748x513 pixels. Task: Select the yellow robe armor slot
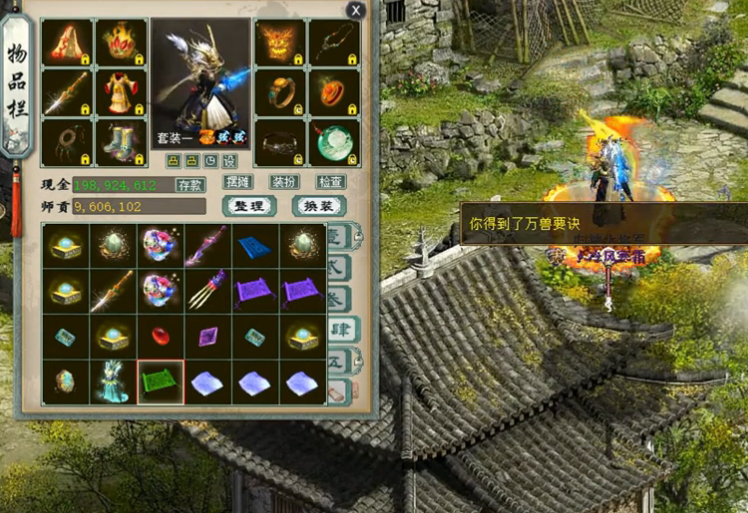point(122,92)
